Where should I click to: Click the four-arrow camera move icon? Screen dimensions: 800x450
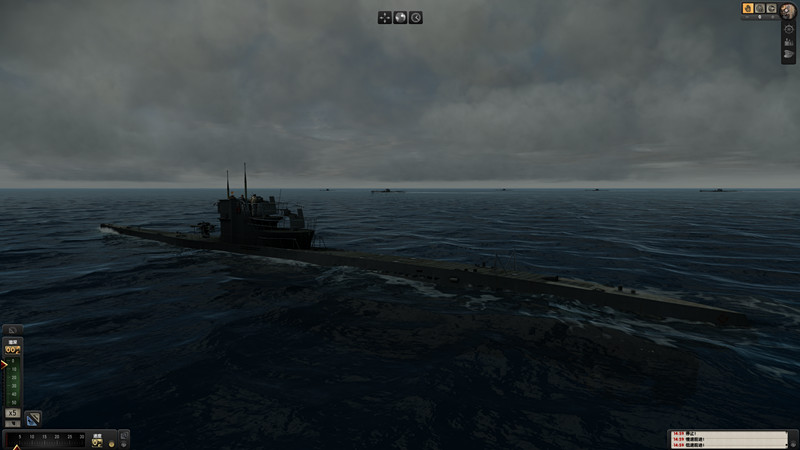[x=385, y=17]
